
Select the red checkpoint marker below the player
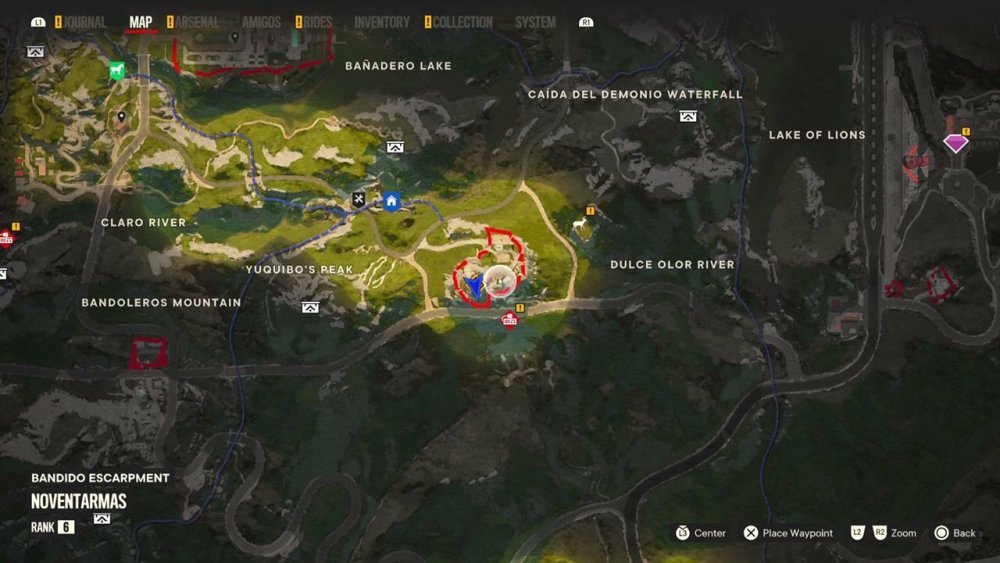click(510, 320)
